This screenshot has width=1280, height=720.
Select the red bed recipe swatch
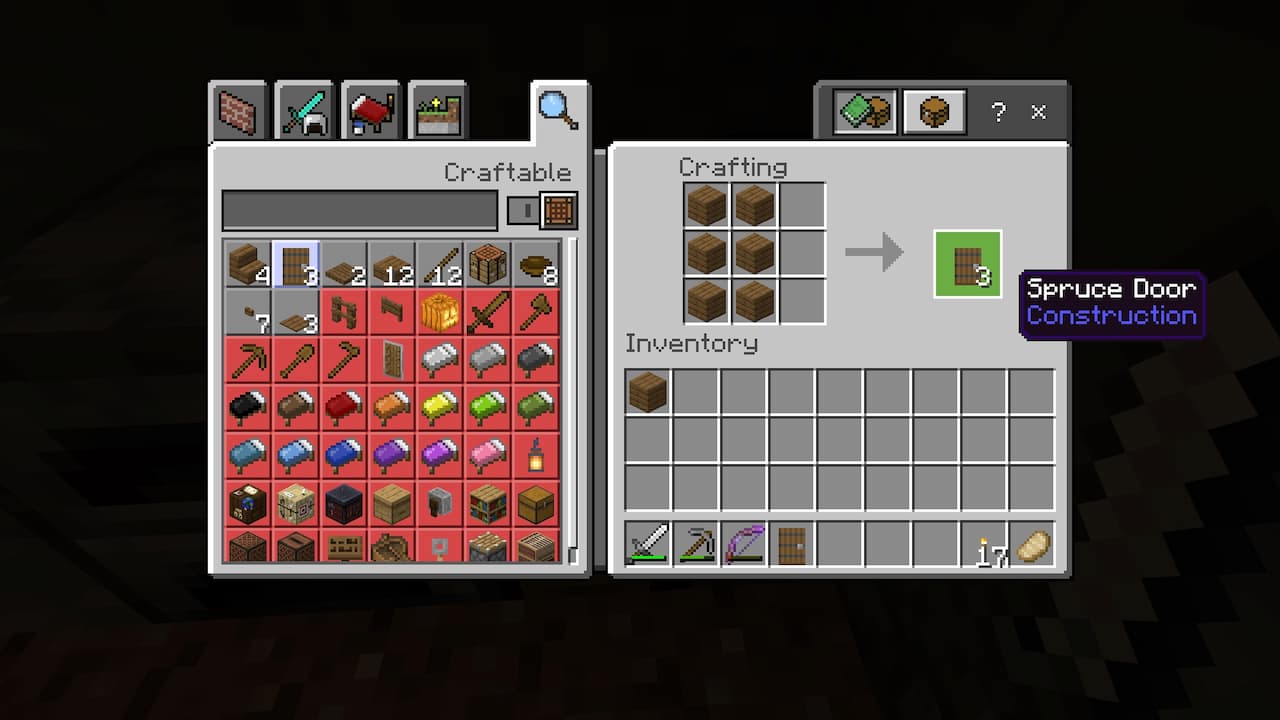coord(343,405)
